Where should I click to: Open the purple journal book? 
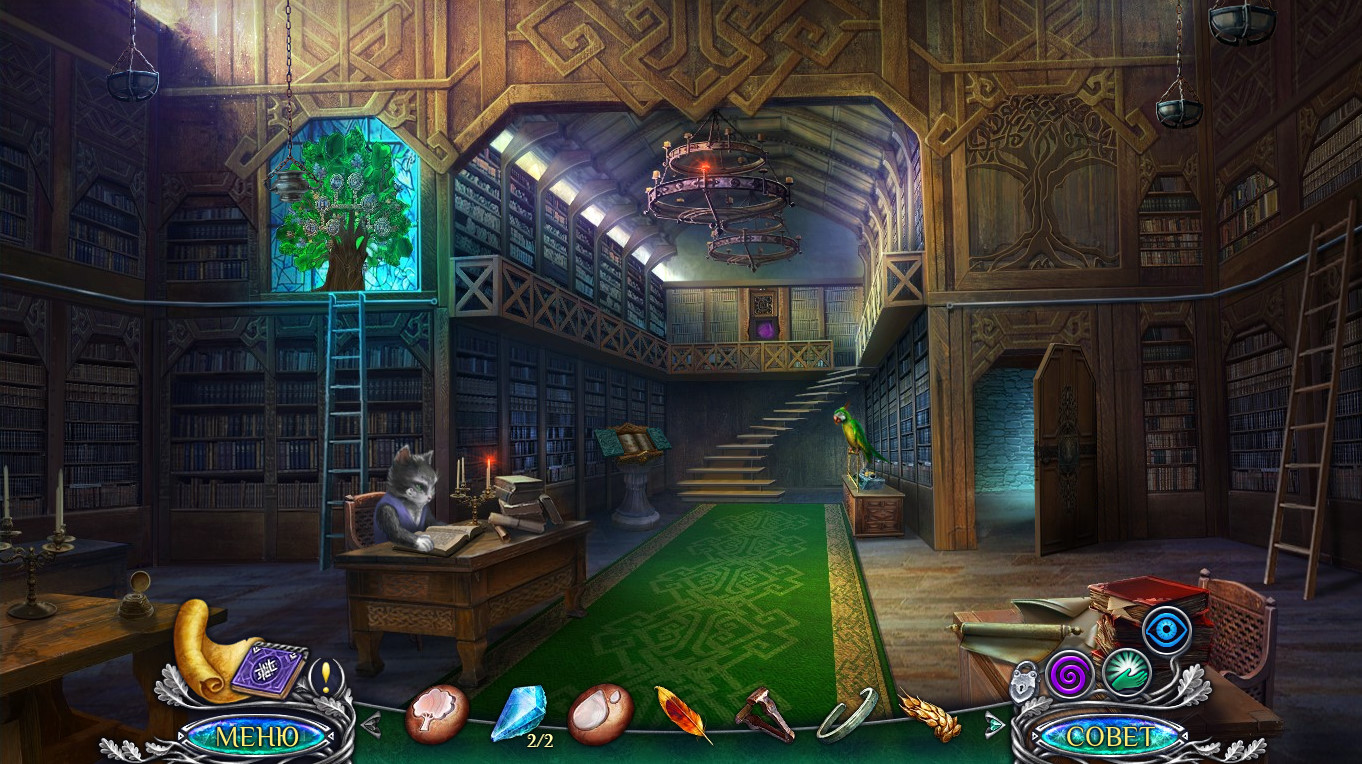pyautogui.click(x=268, y=668)
